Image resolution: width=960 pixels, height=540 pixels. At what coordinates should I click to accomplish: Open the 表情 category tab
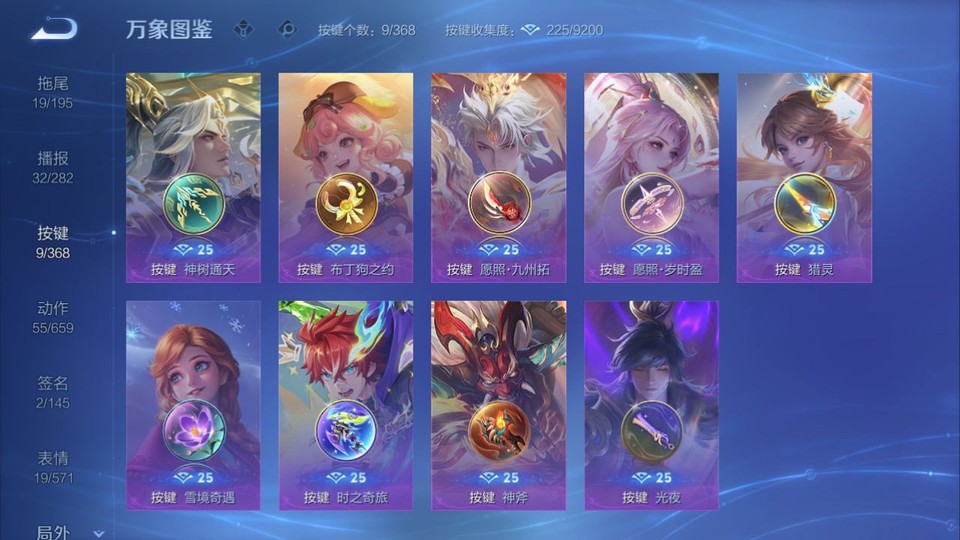click(53, 467)
